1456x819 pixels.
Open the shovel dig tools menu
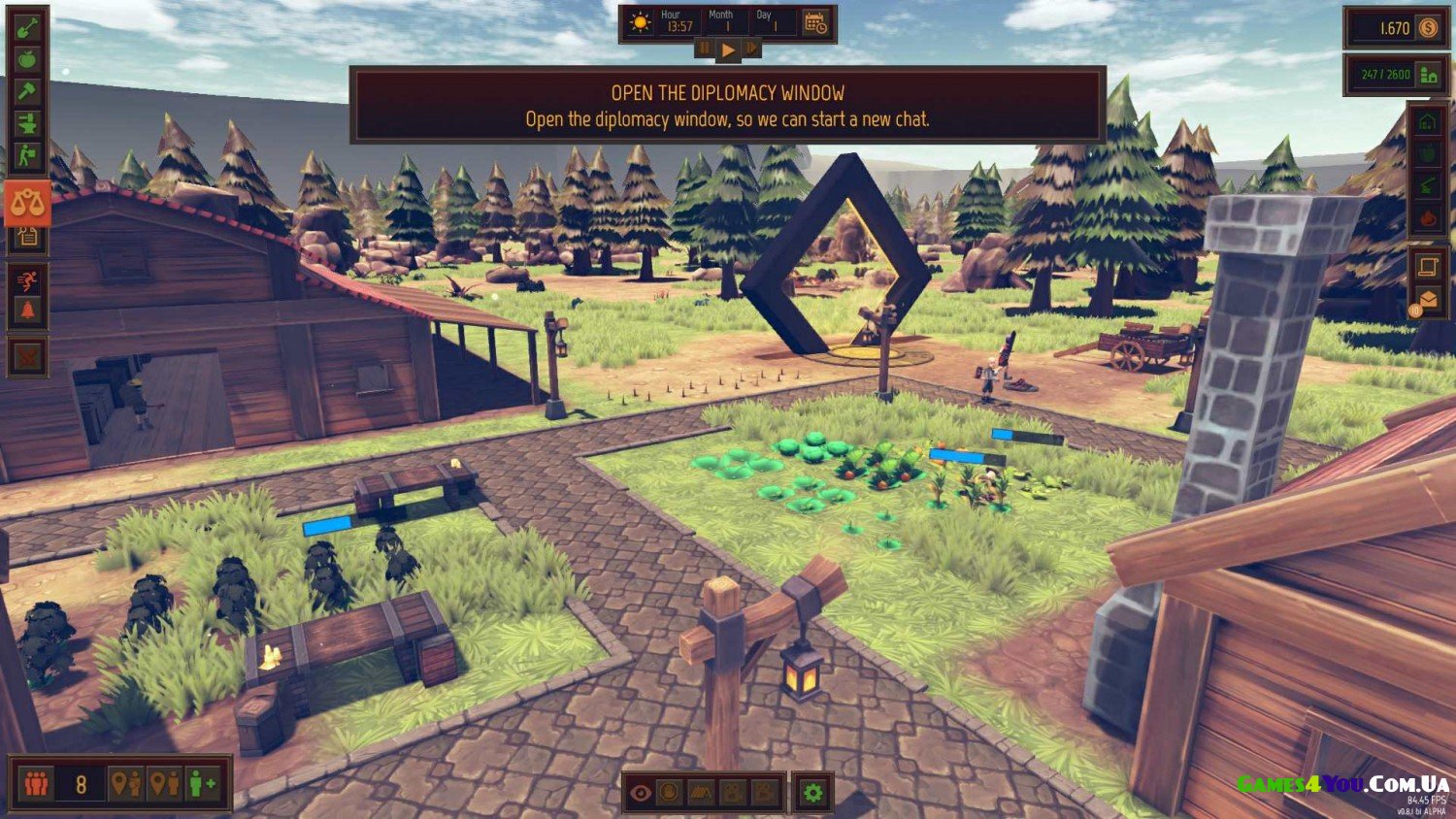[27, 27]
